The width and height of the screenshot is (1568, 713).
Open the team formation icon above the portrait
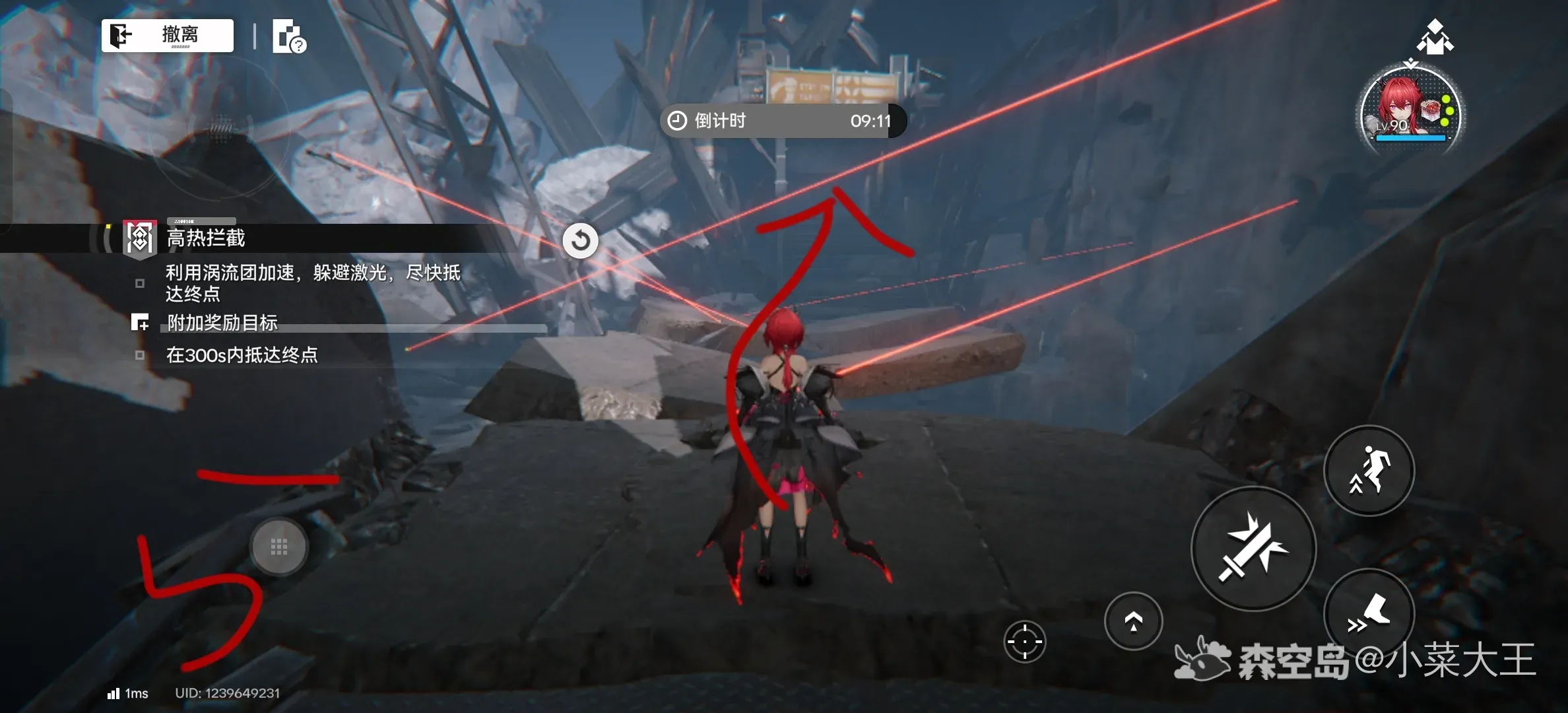point(1435,36)
